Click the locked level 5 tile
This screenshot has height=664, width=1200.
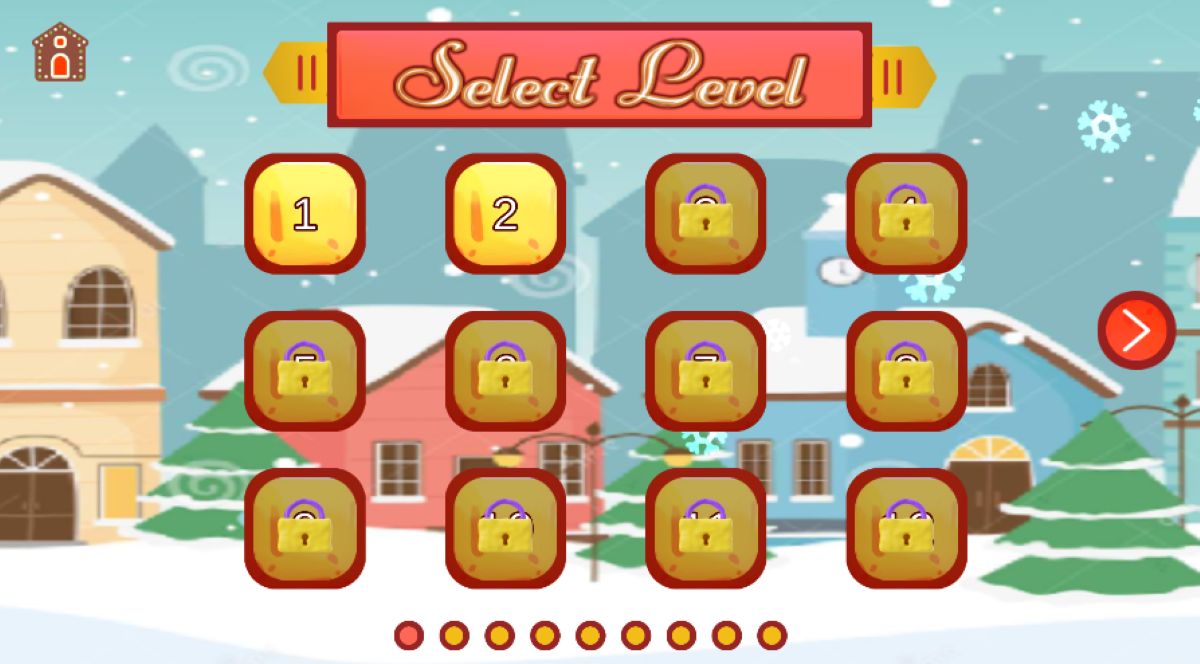[x=305, y=371]
